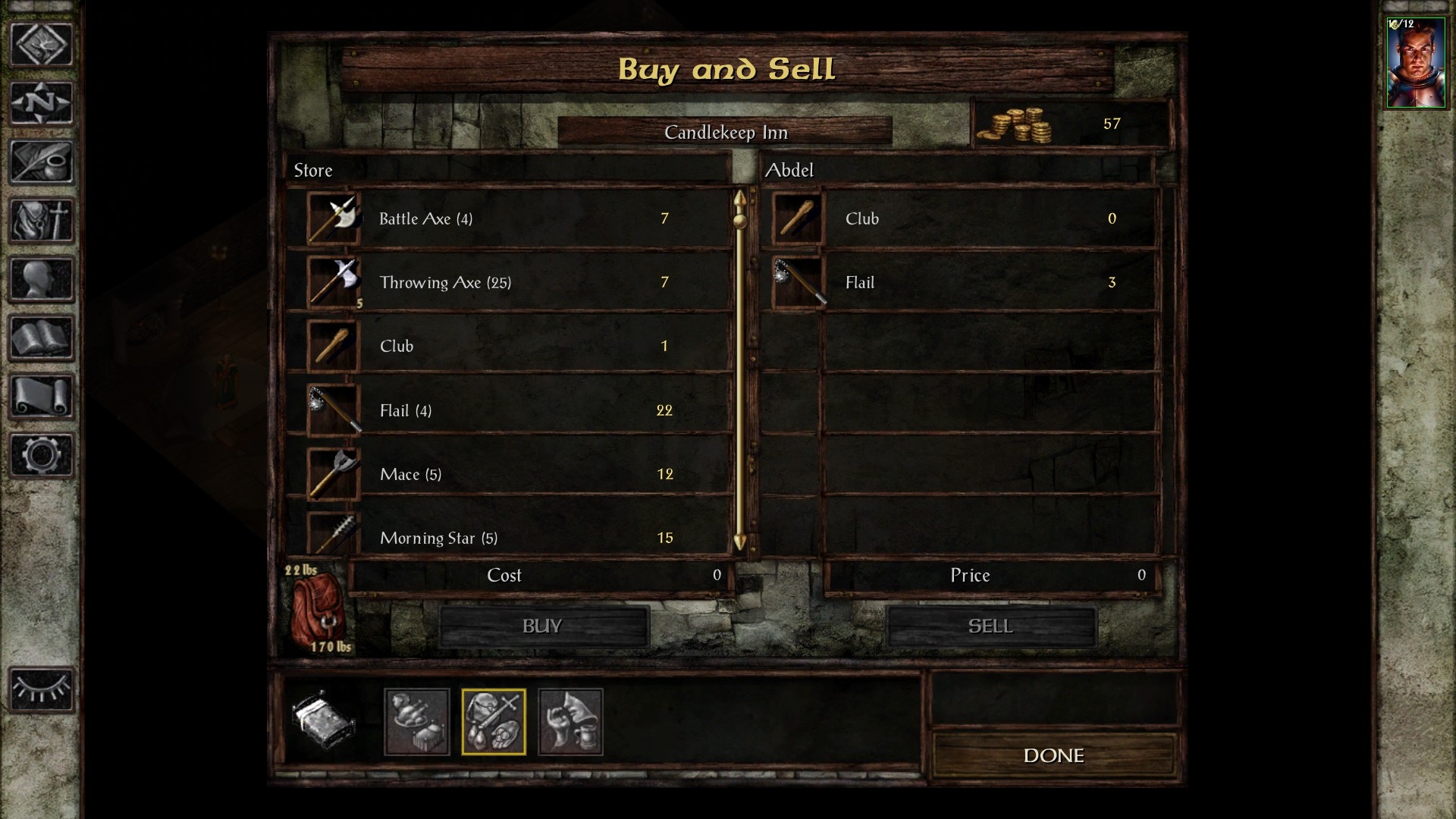The width and height of the screenshot is (1456, 819).
Task: Select the Throwing Axe store item
Action: [508, 282]
